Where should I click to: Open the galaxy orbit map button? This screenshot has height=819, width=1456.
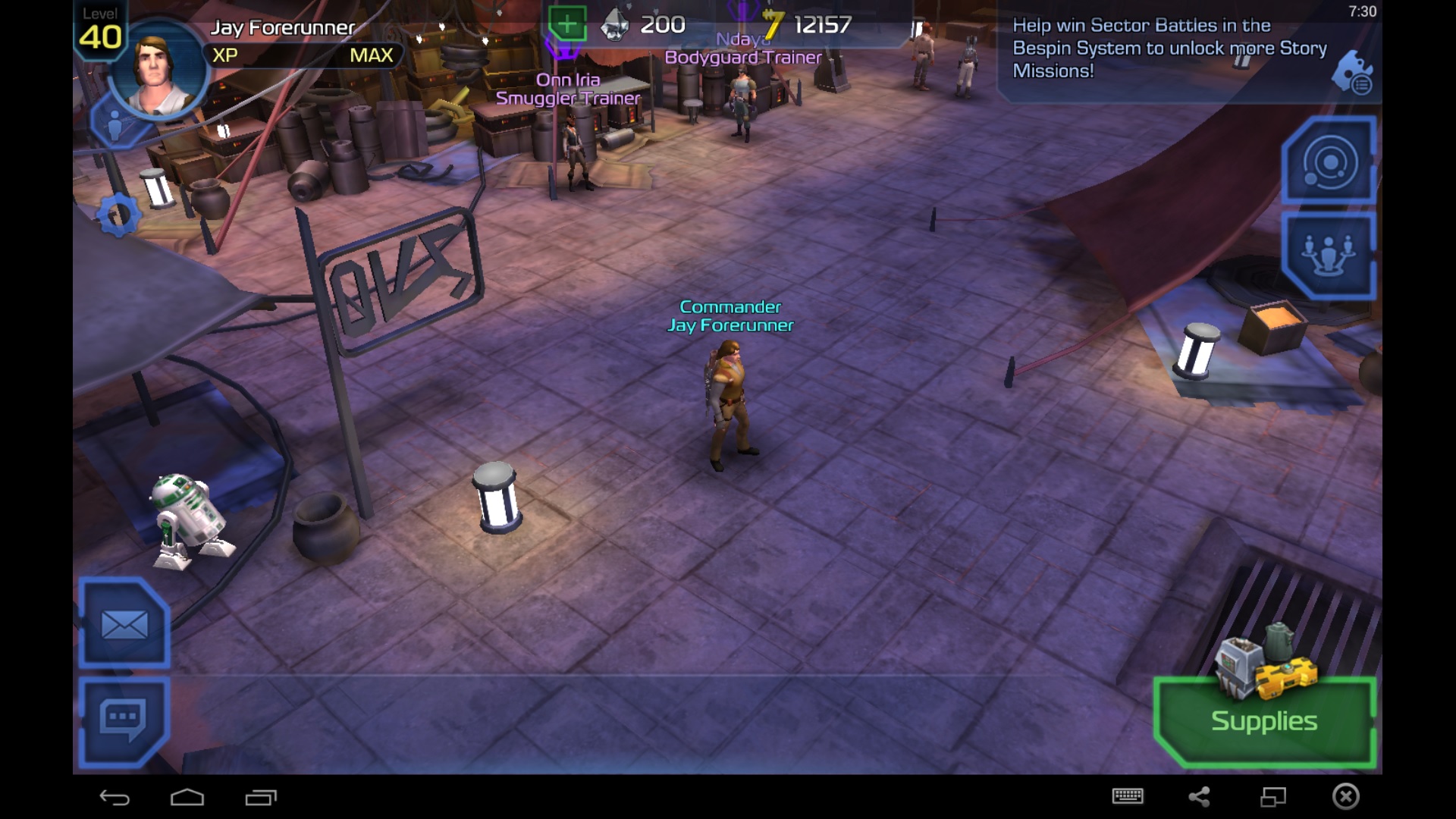tap(1329, 162)
